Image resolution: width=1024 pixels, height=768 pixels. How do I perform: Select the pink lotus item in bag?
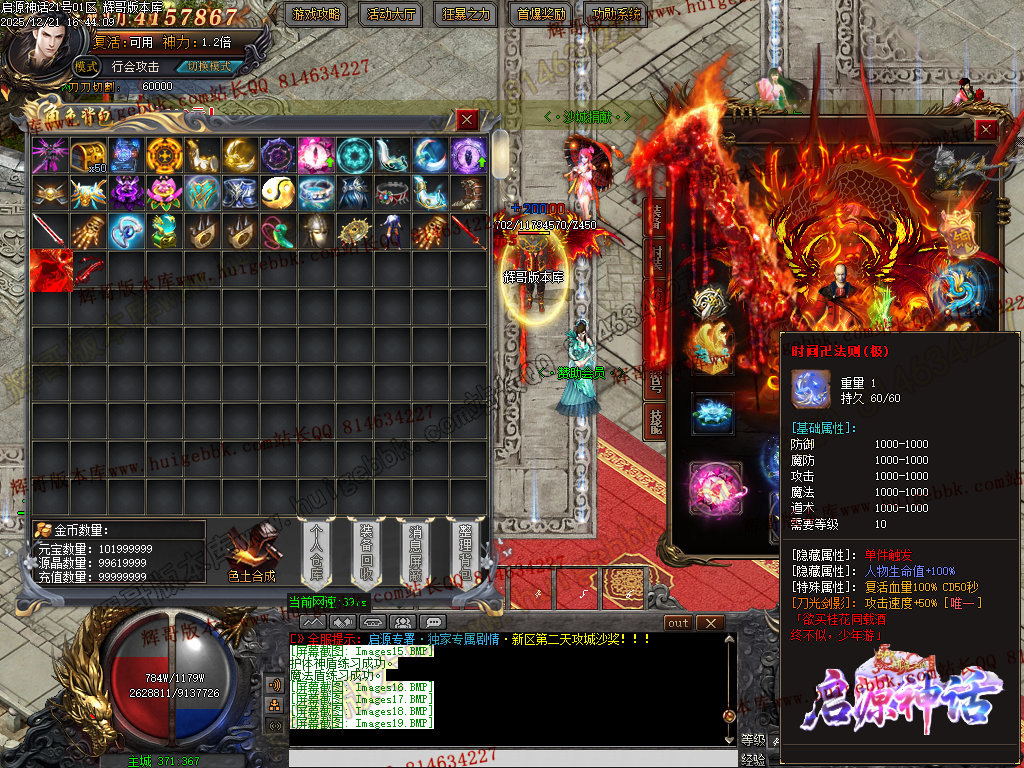click(x=163, y=192)
